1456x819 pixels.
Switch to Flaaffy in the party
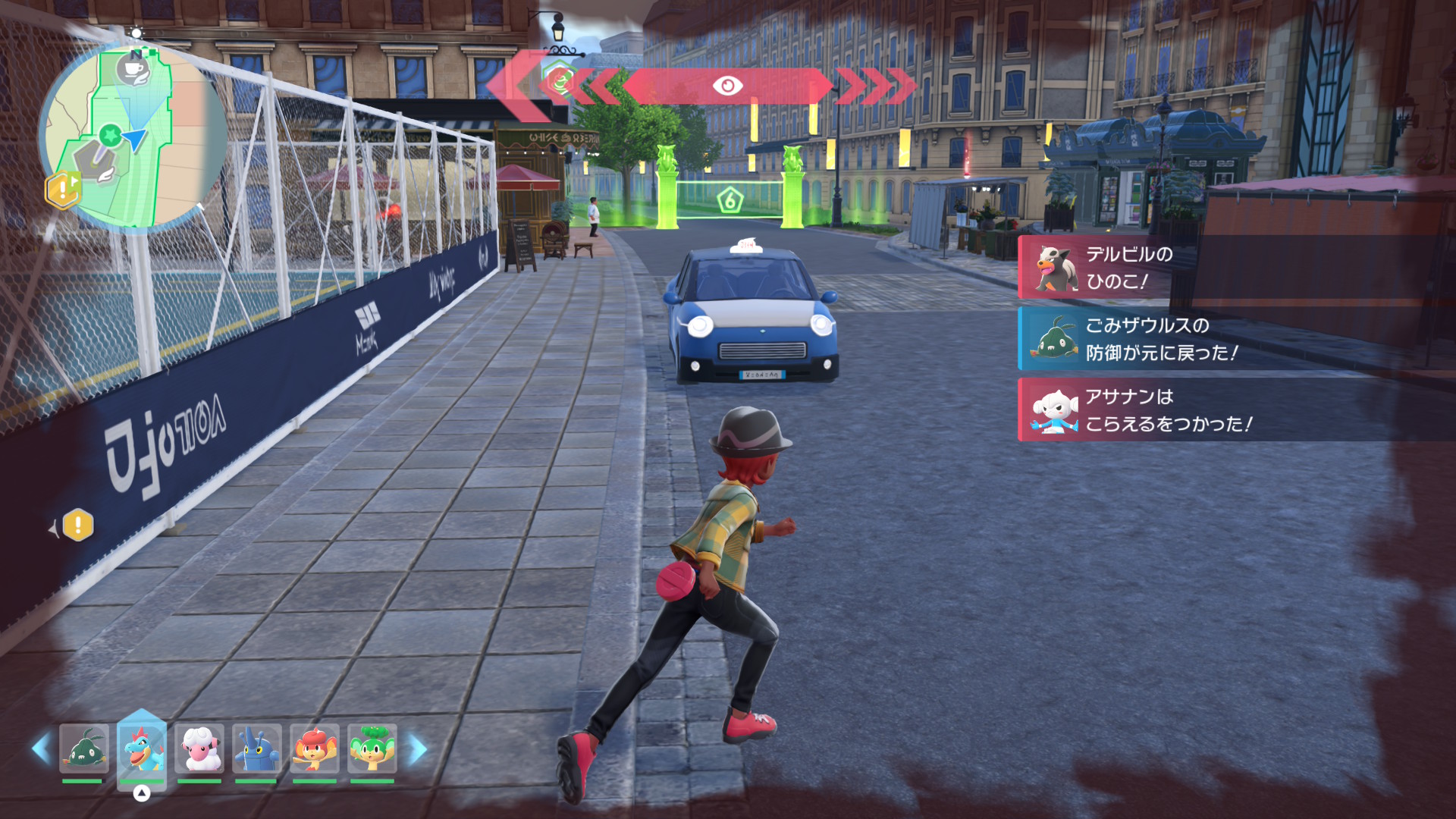(x=199, y=748)
